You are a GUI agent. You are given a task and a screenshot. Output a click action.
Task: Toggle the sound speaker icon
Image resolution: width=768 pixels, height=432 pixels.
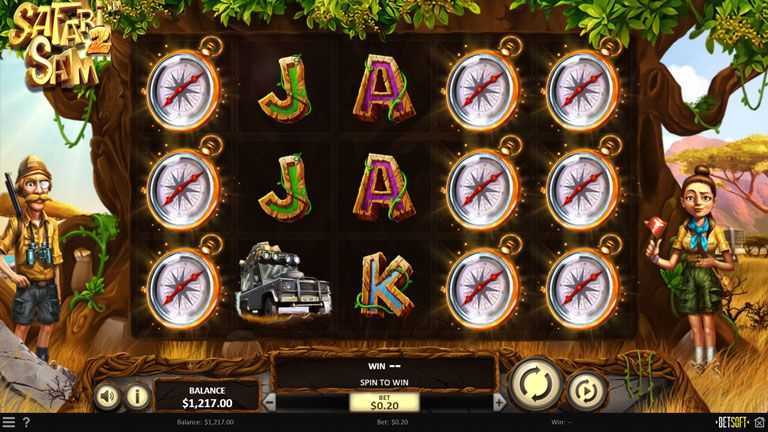click(x=108, y=396)
